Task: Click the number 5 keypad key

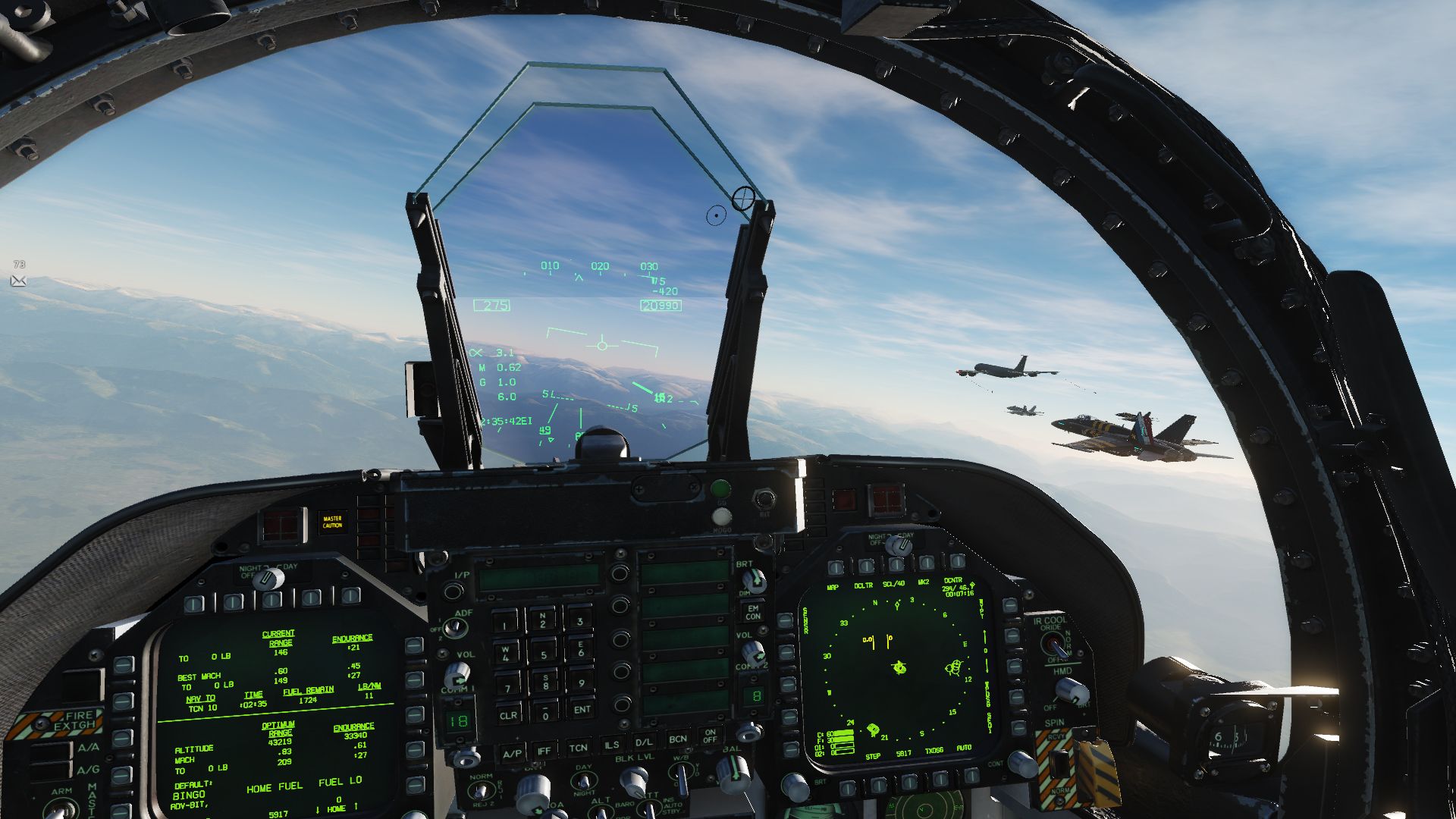Action: pos(543,654)
